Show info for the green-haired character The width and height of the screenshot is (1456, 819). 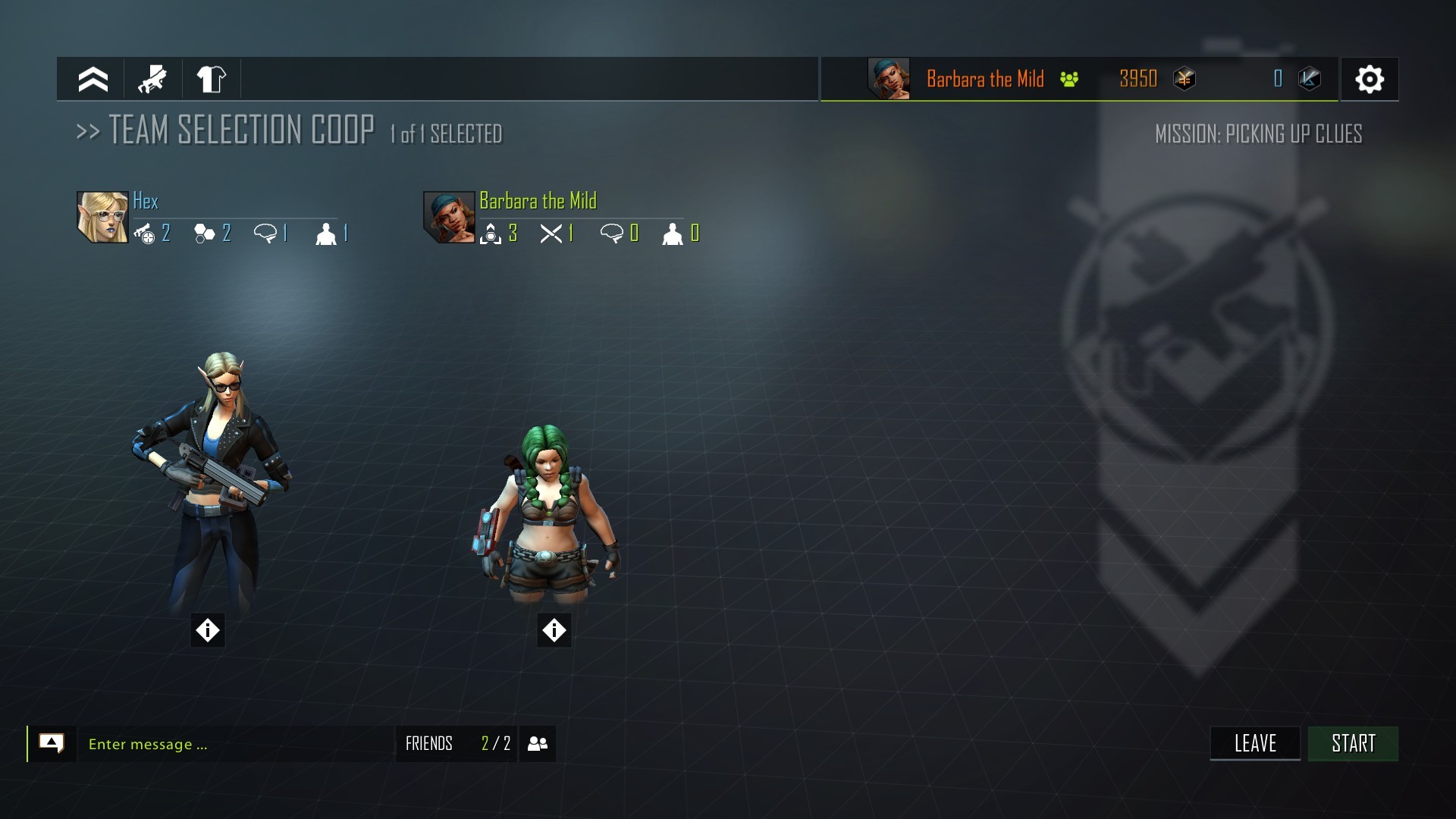554,630
